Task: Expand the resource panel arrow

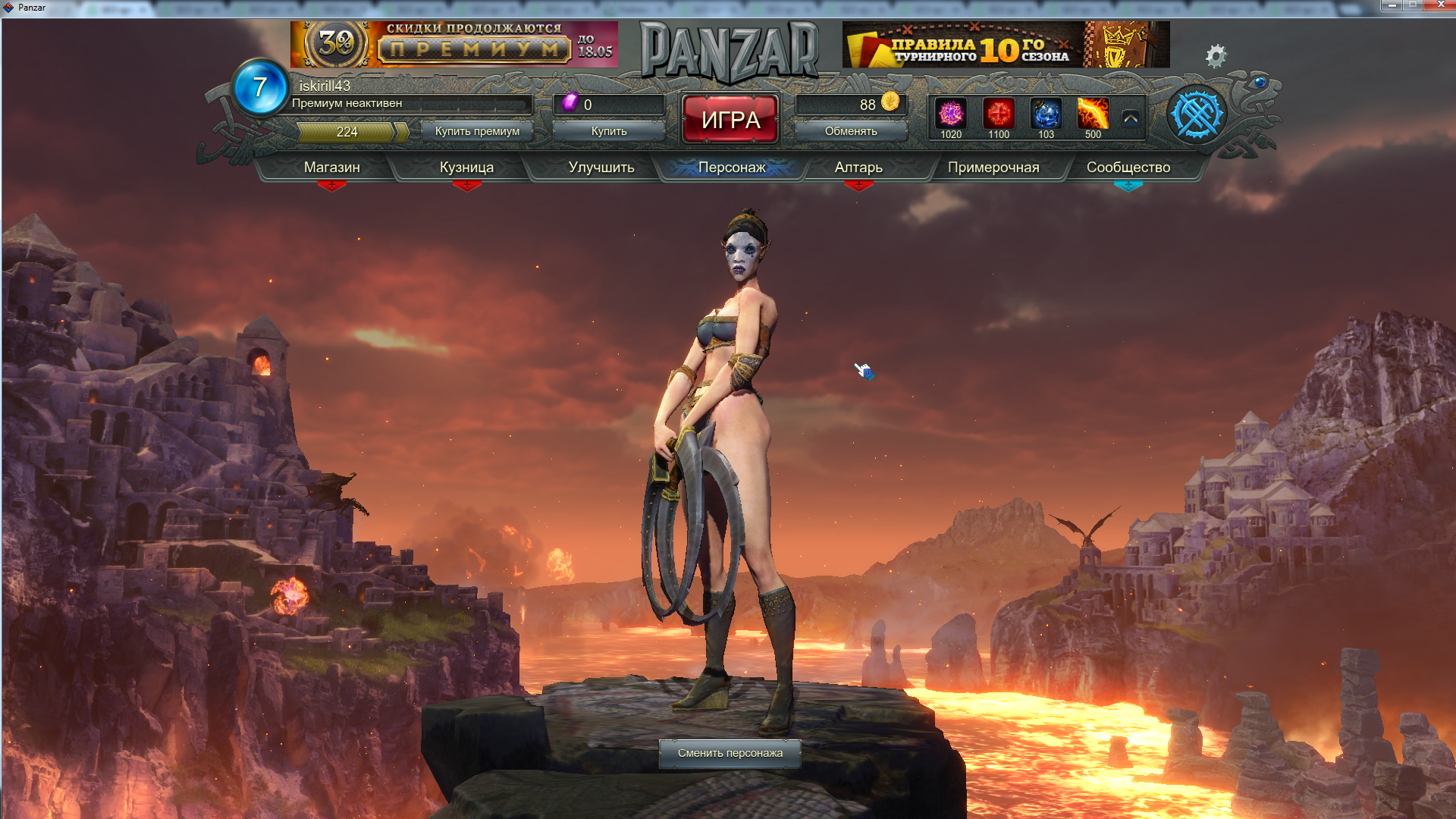Action: click(1131, 118)
